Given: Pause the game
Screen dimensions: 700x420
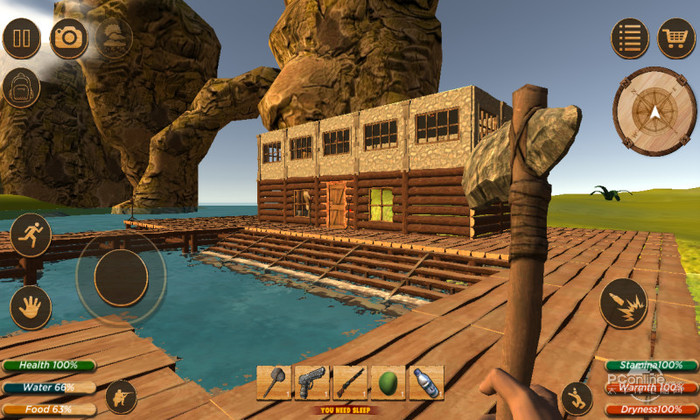Looking at the screenshot, I should point(22,38).
